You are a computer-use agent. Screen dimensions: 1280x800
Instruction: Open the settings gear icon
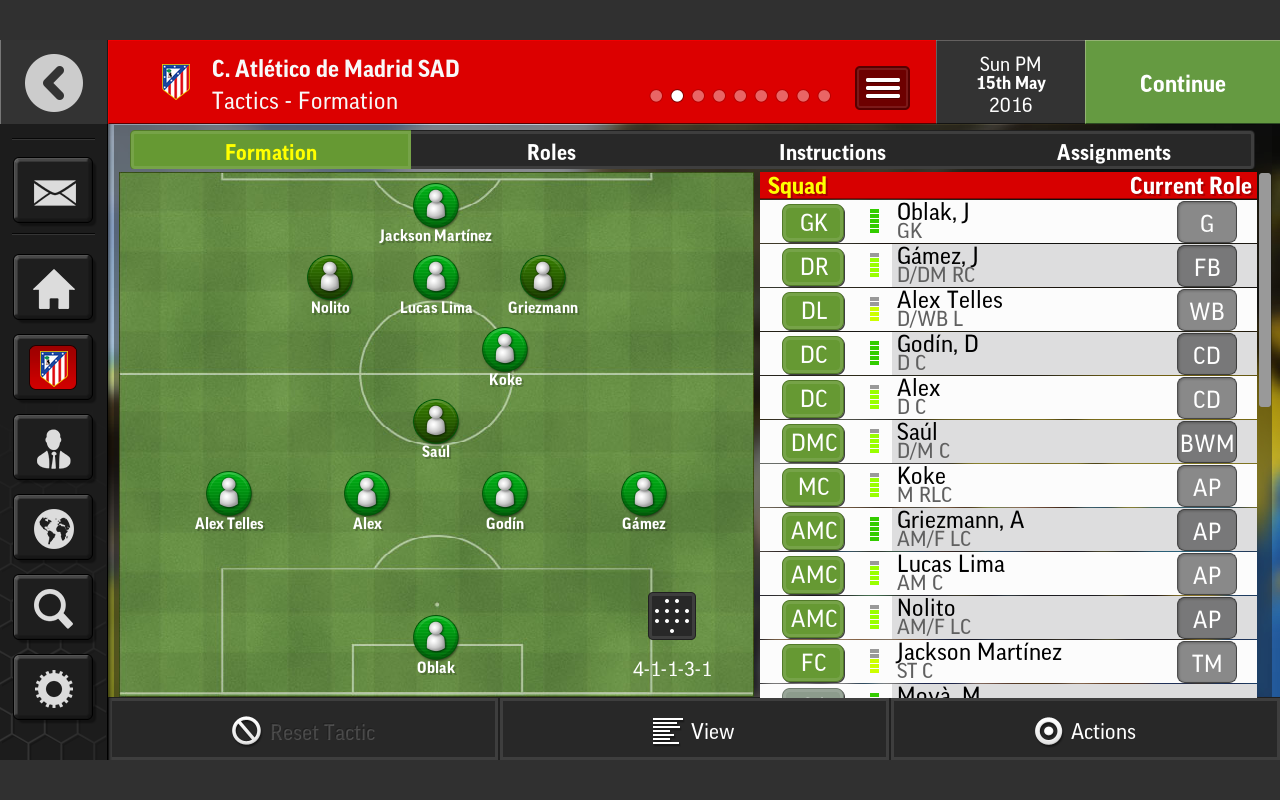53,688
